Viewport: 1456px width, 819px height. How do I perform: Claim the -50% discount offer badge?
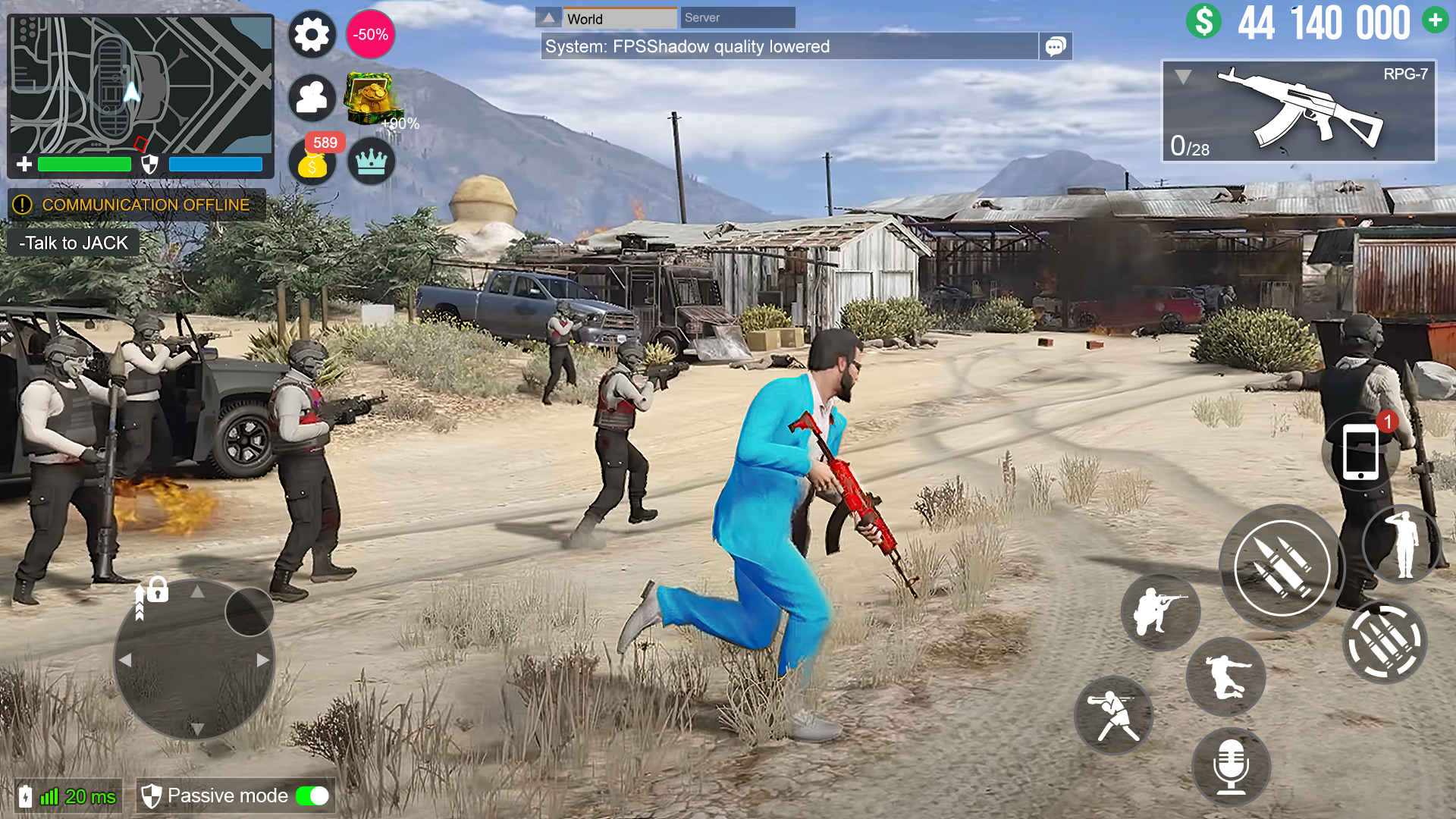(369, 34)
